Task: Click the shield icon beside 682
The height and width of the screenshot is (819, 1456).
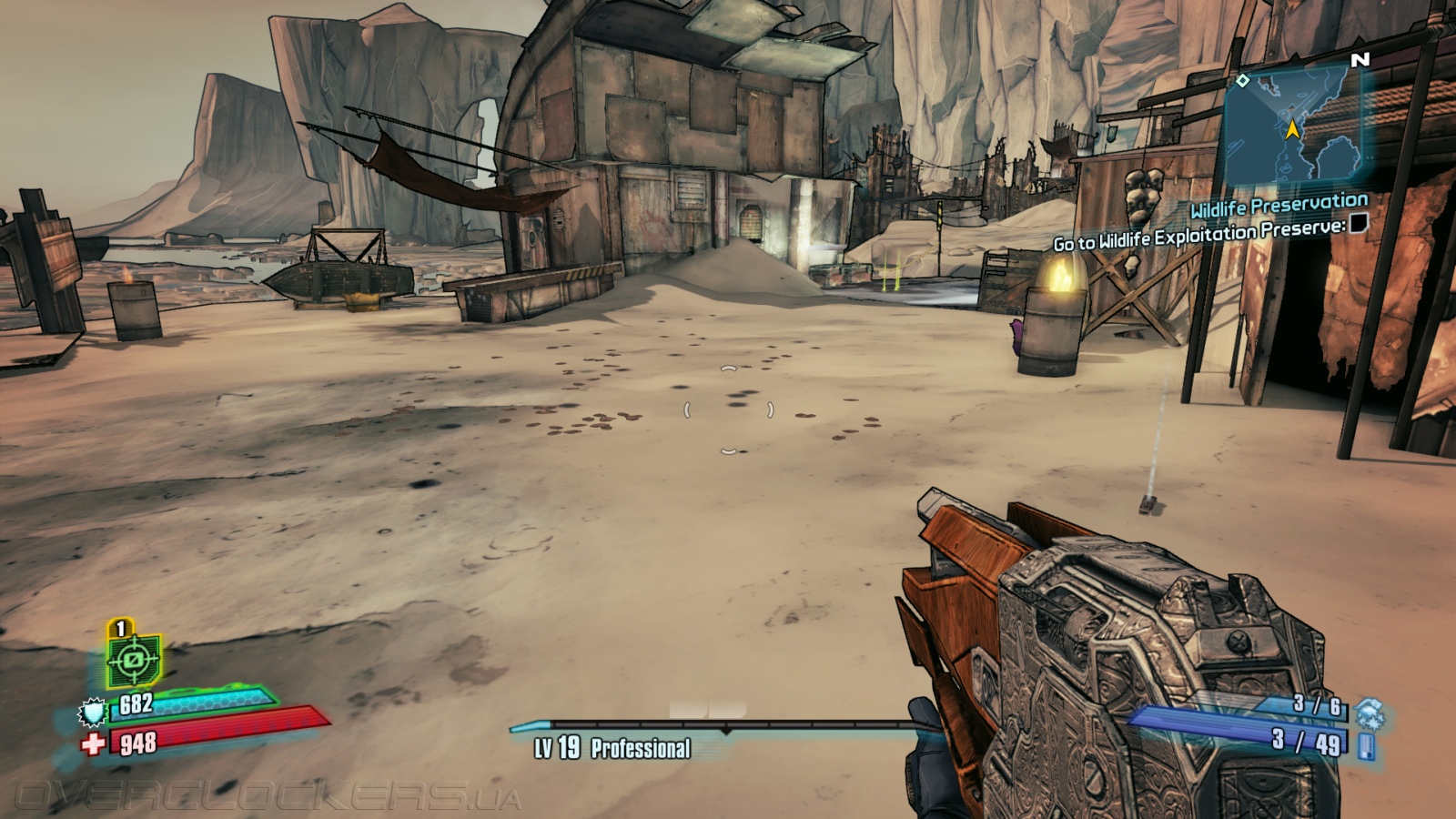Action: 93,711
